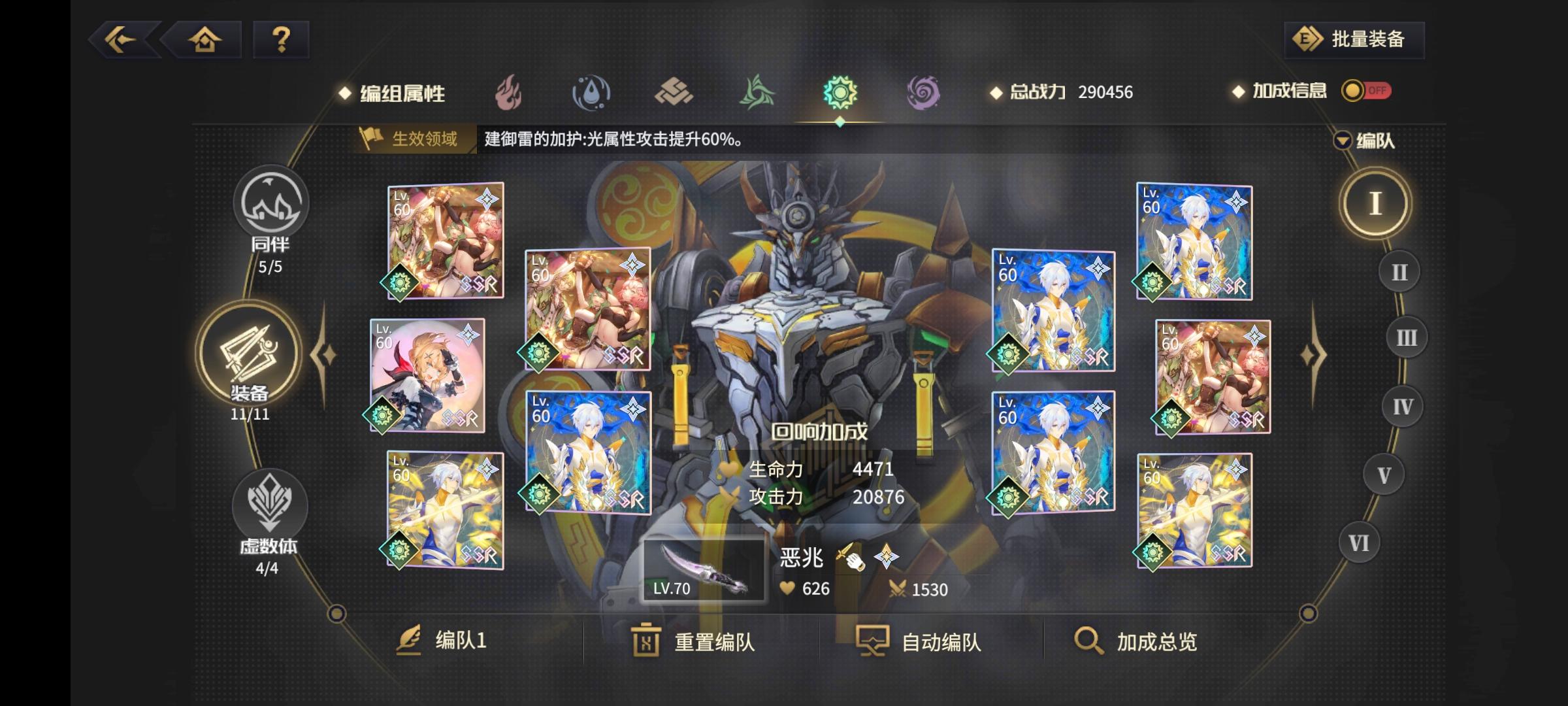
Task: Select the water attribute element icon
Action: pos(592,93)
